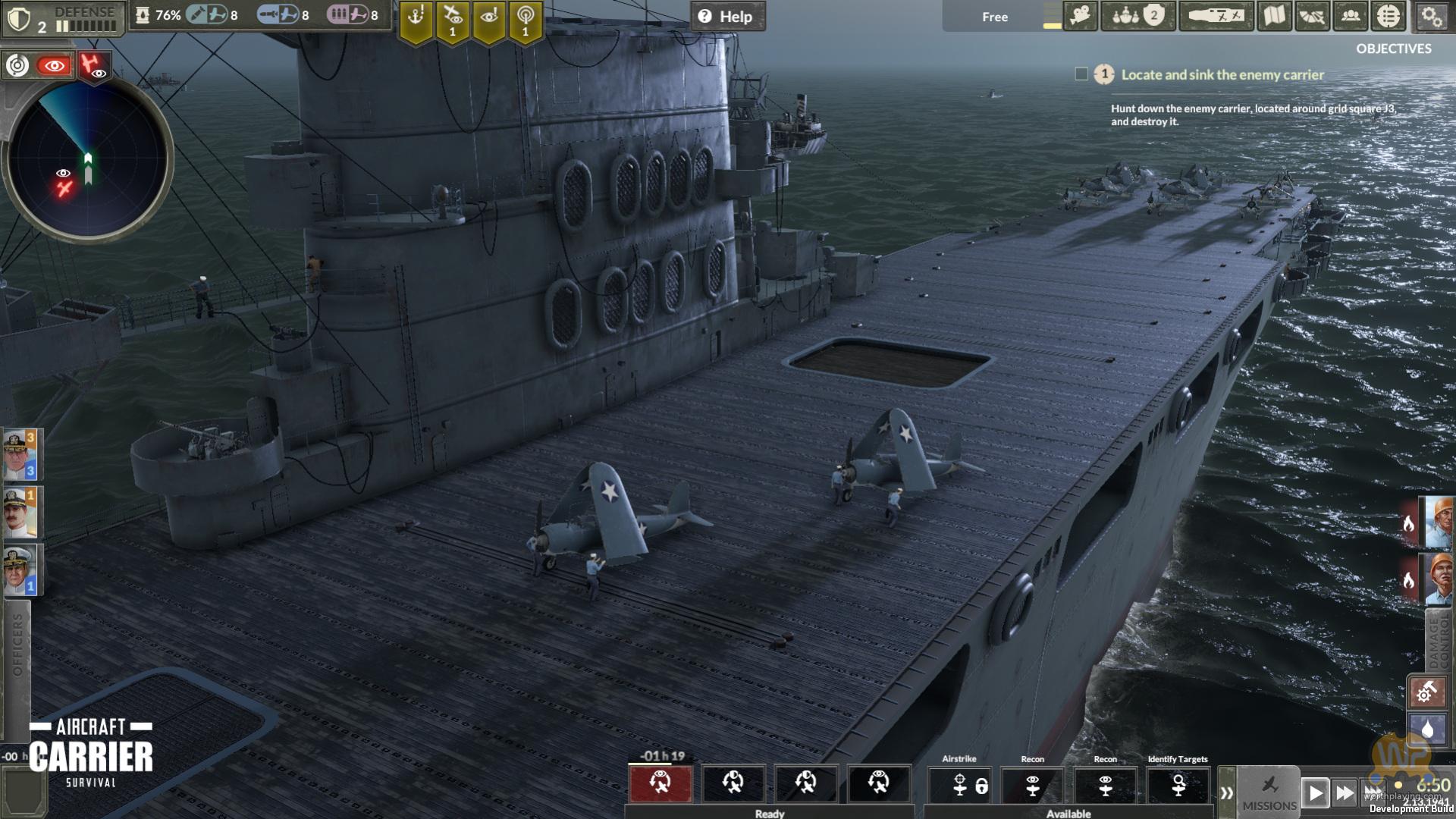The width and height of the screenshot is (1456, 819).
Task: Open the Help panel
Action: click(727, 16)
